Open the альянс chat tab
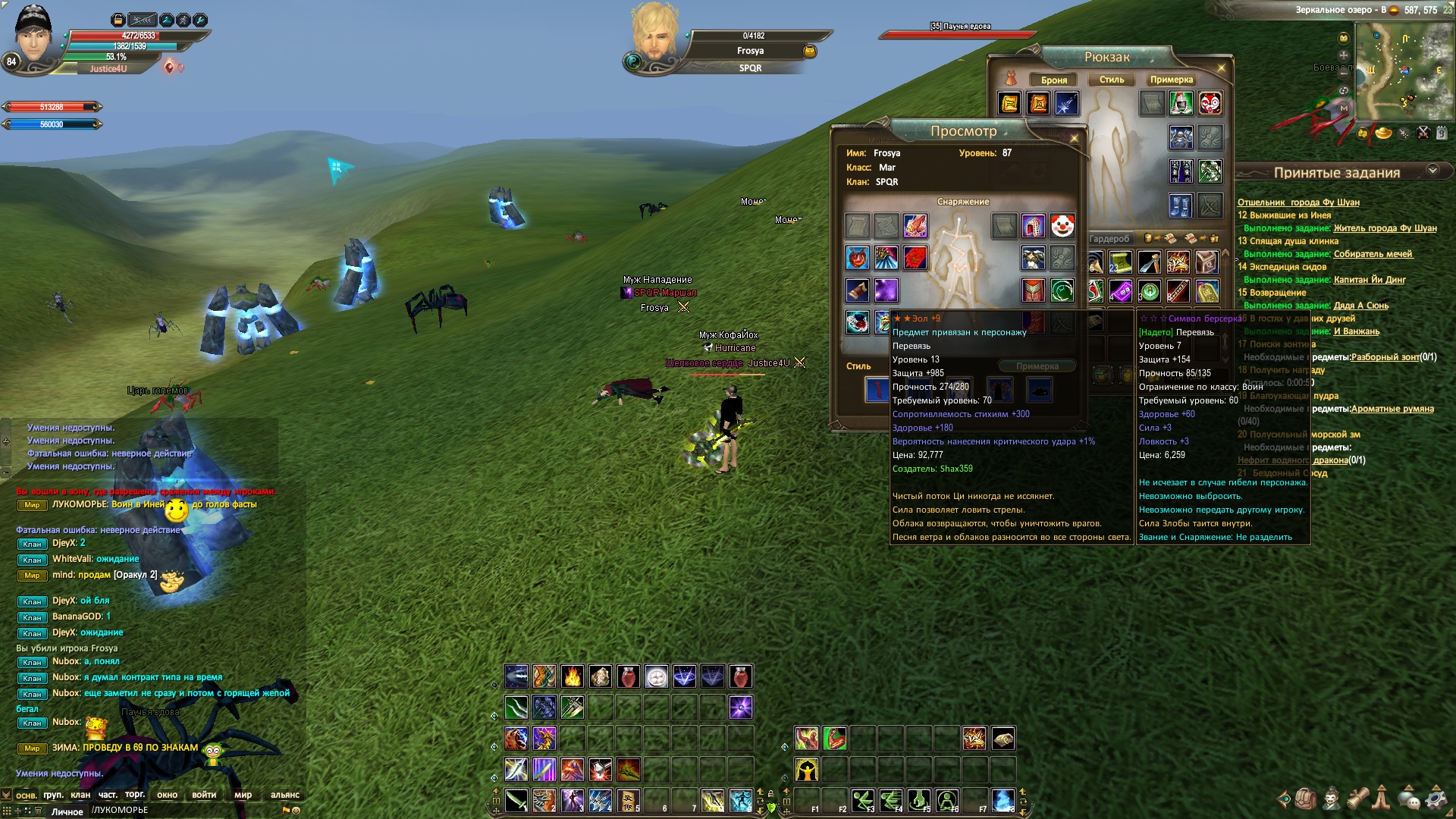Viewport: 1456px width, 819px height. [x=284, y=795]
